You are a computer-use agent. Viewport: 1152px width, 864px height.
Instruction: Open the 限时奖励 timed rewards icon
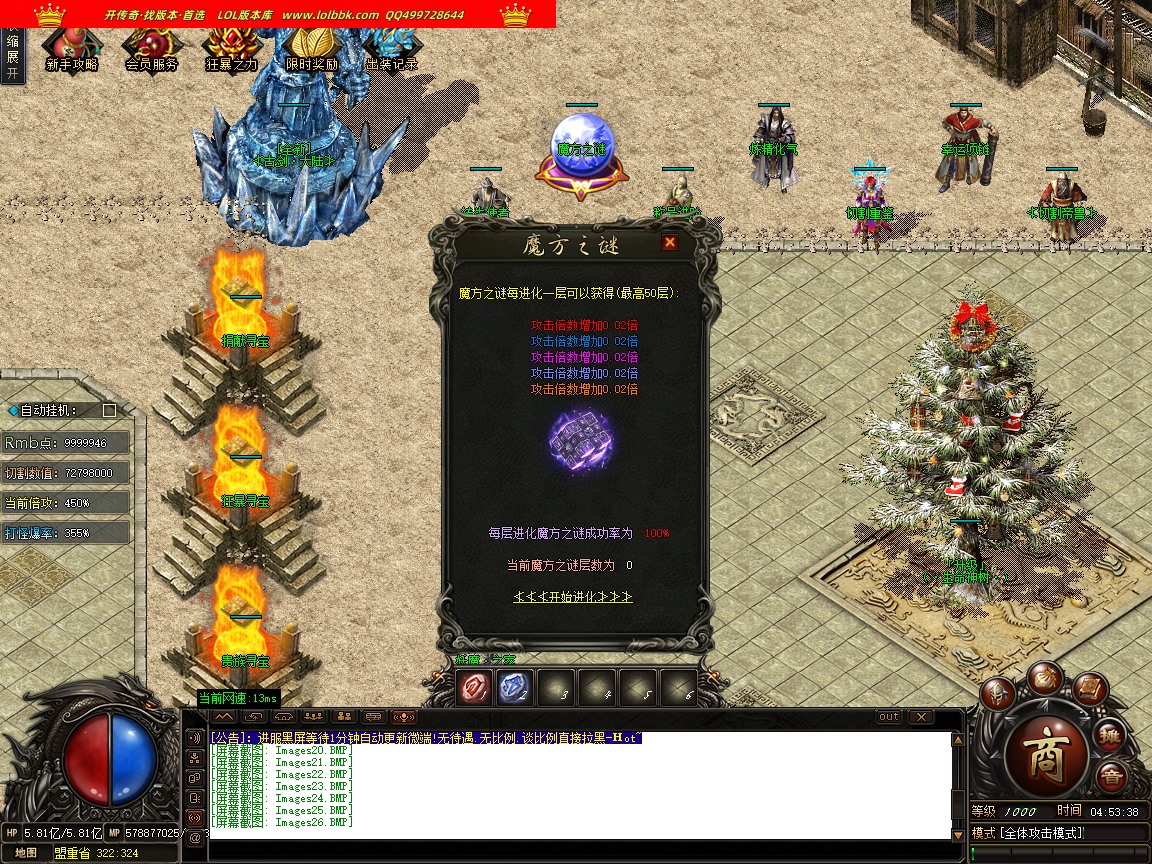pos(311,49)
